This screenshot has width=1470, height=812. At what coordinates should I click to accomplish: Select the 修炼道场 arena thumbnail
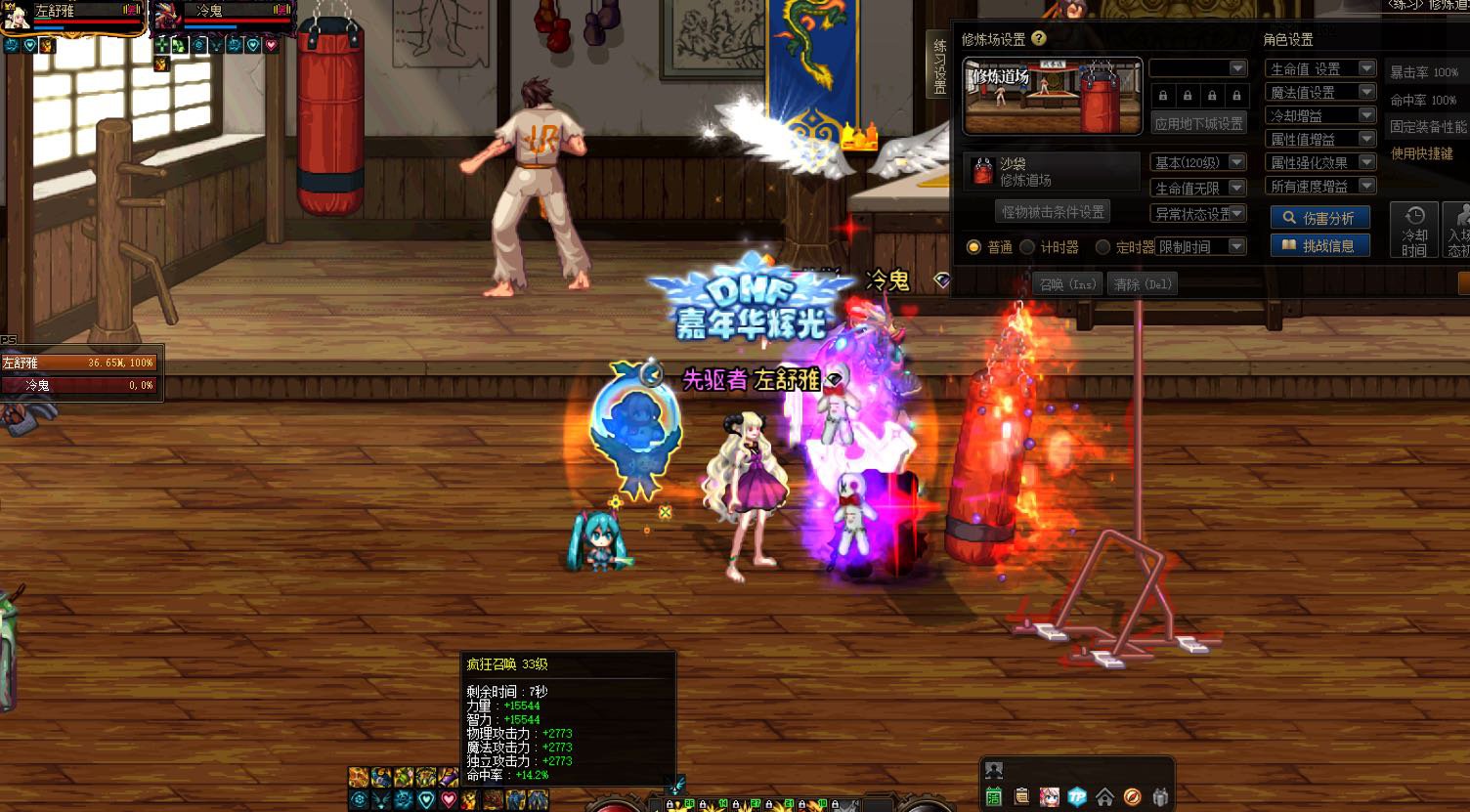[x=1052, y=96]
